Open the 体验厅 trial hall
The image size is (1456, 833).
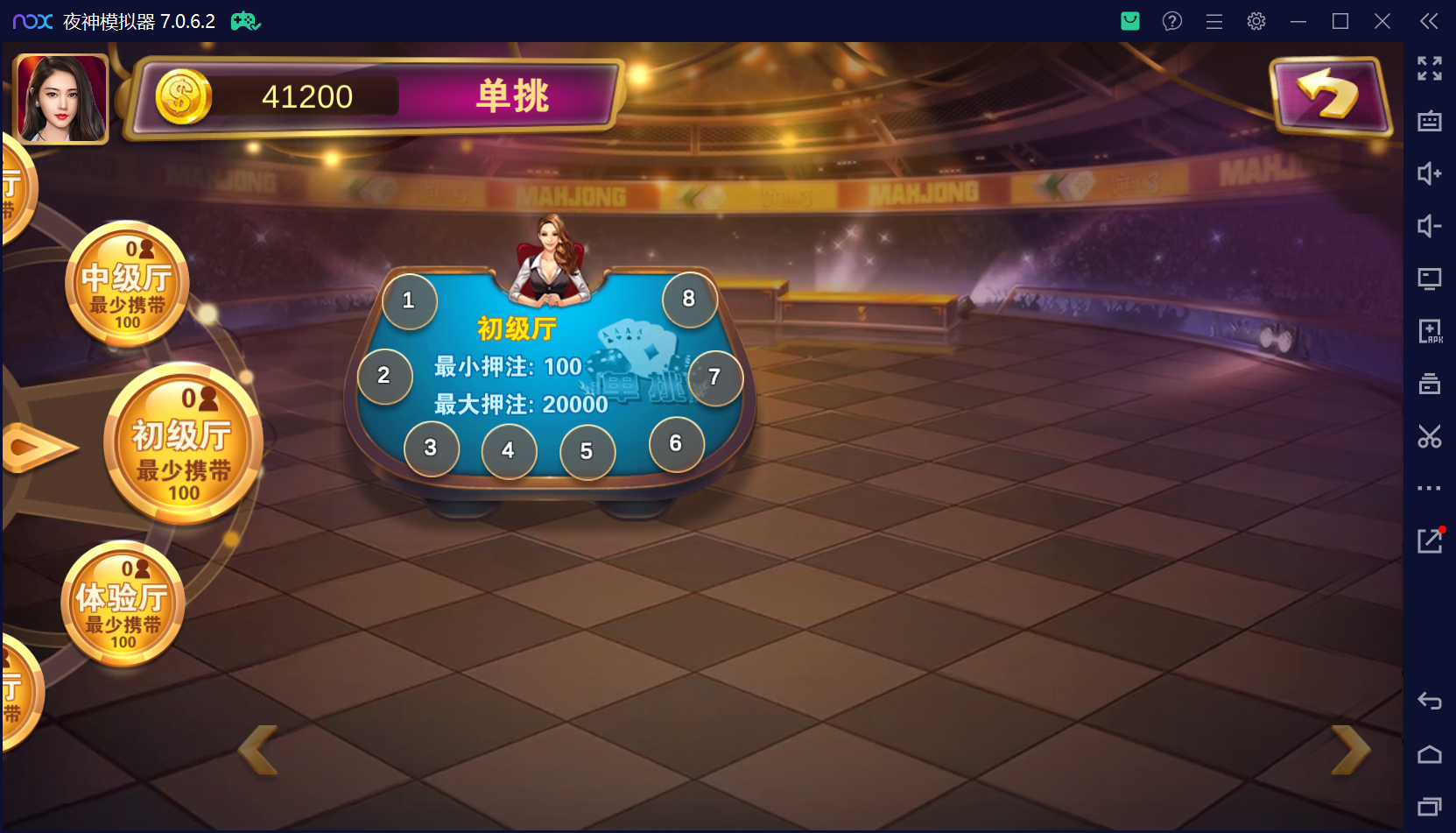123,604
